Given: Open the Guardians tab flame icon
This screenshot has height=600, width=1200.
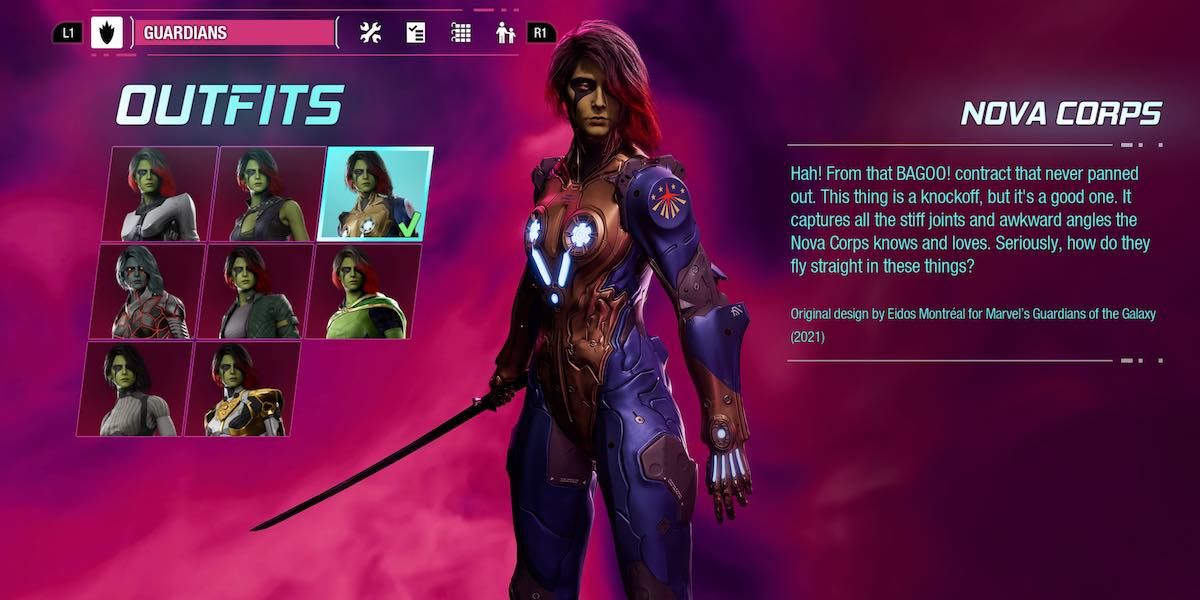Looking at the screenshot, I should pyautogui.click(x=106, y=33).
